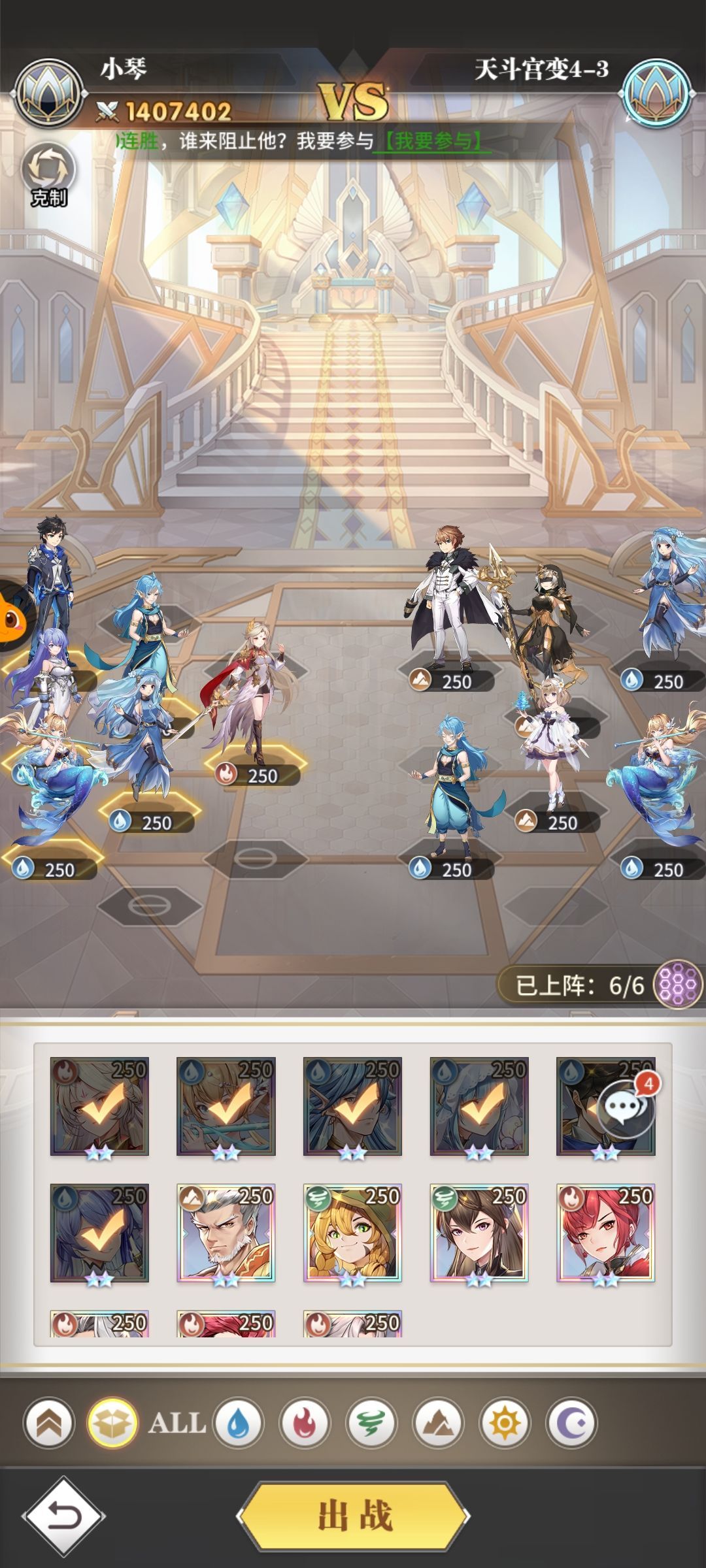Select the red-haired fire hero card
The height and width of the screenshot is (1568, 706).
pos(605,1233)
